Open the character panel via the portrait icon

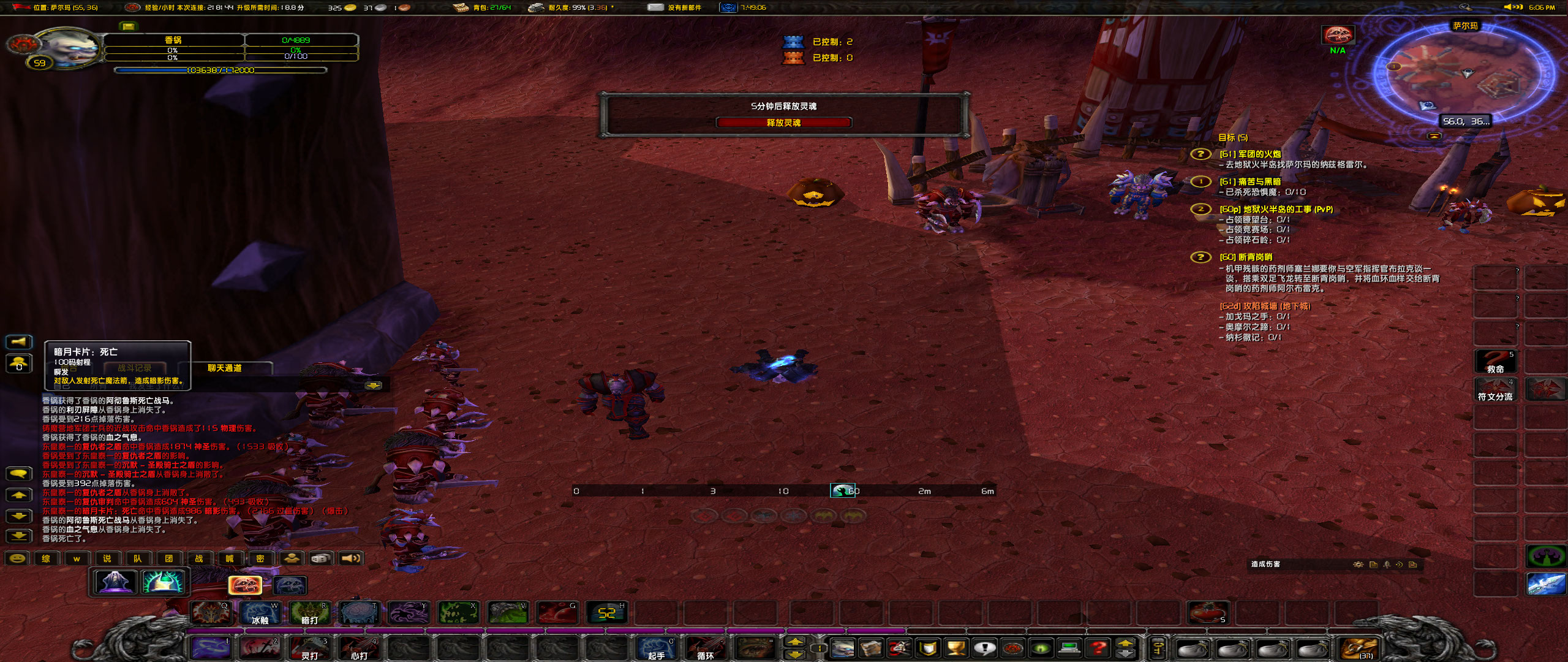[x=842, y=647]
